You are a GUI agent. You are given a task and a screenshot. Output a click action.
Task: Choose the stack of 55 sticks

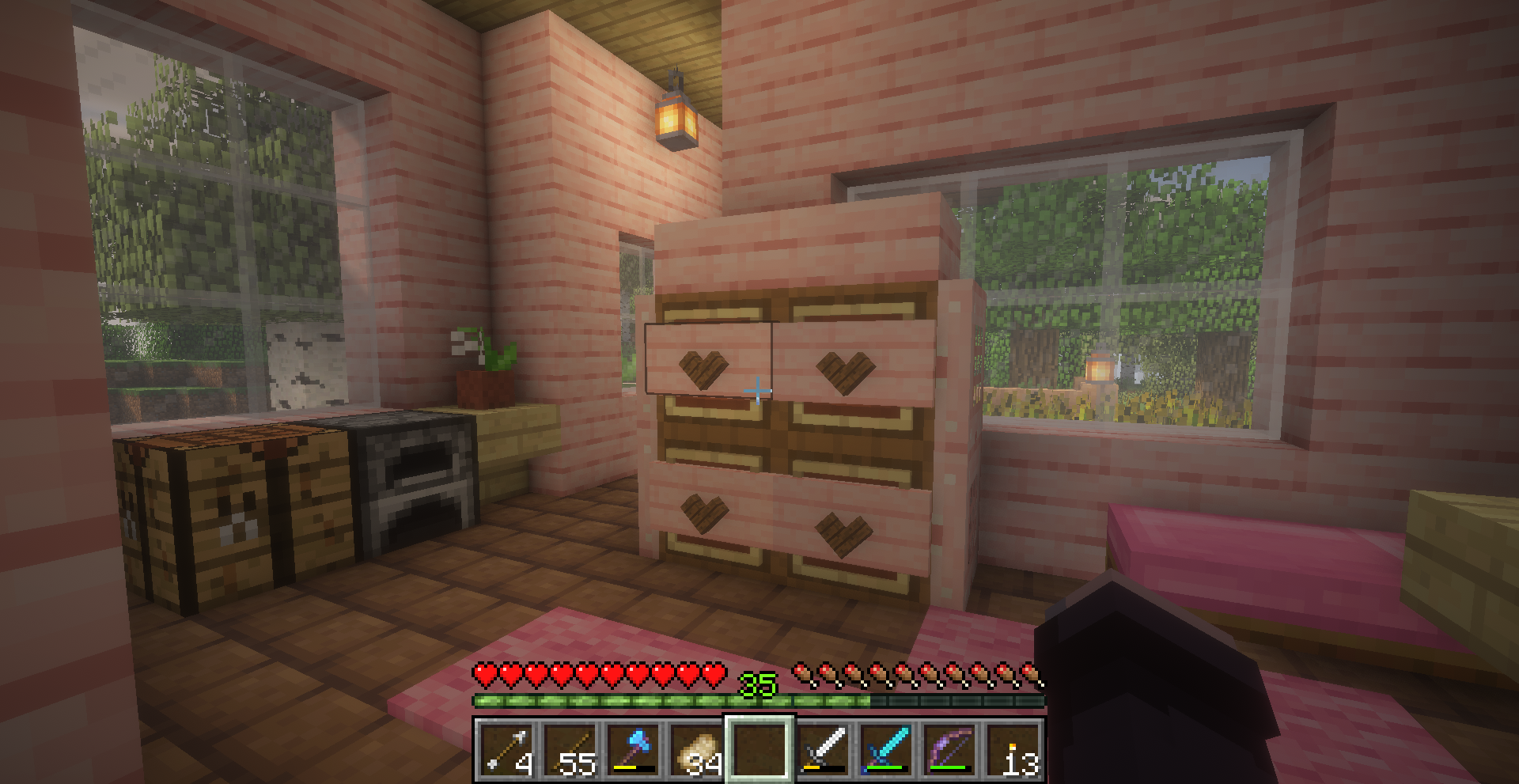pyautogui.click(x=570, y=748)
